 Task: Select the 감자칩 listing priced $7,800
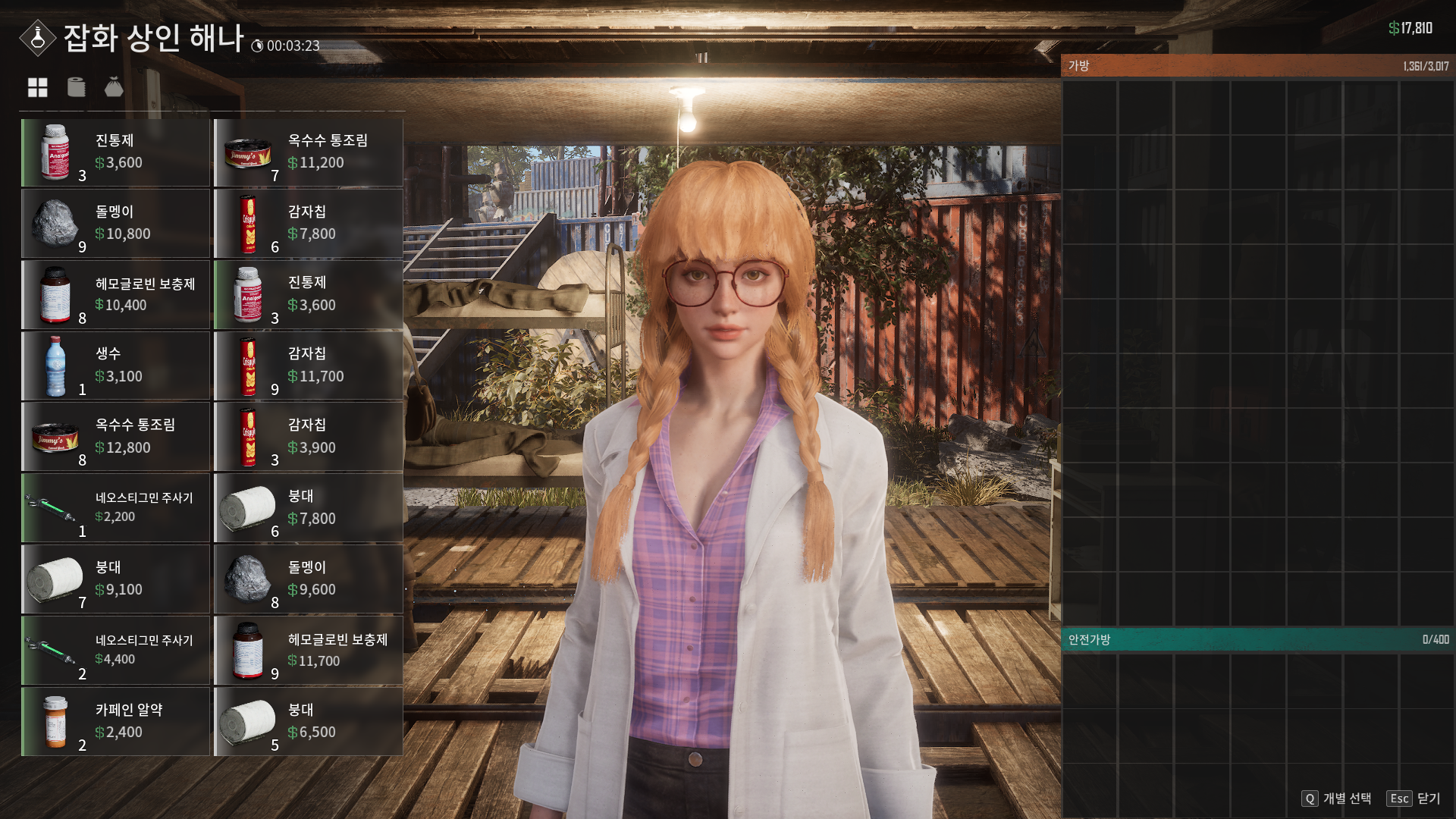pyautogui.click(x=308, y=224)
